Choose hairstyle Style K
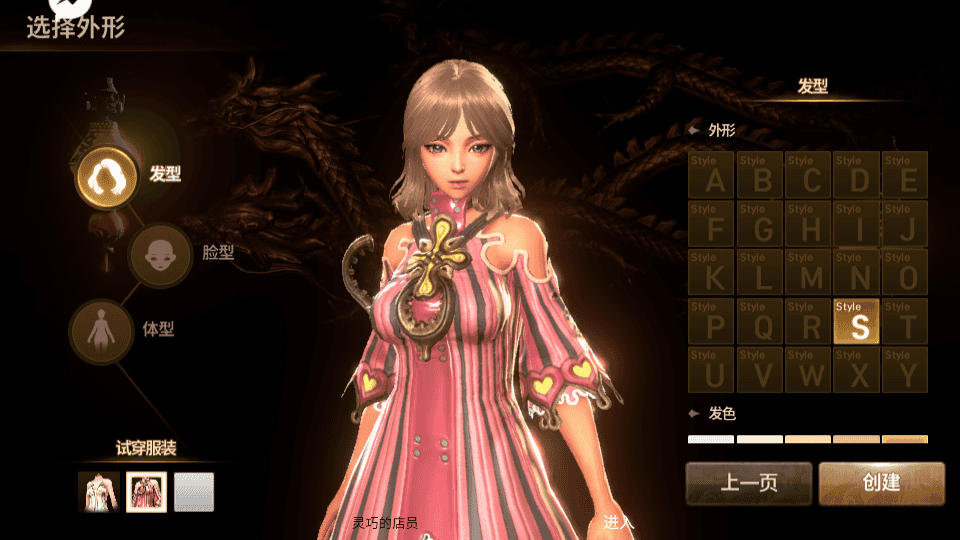This screenshot has height=540, width=960. pos(712,272)
